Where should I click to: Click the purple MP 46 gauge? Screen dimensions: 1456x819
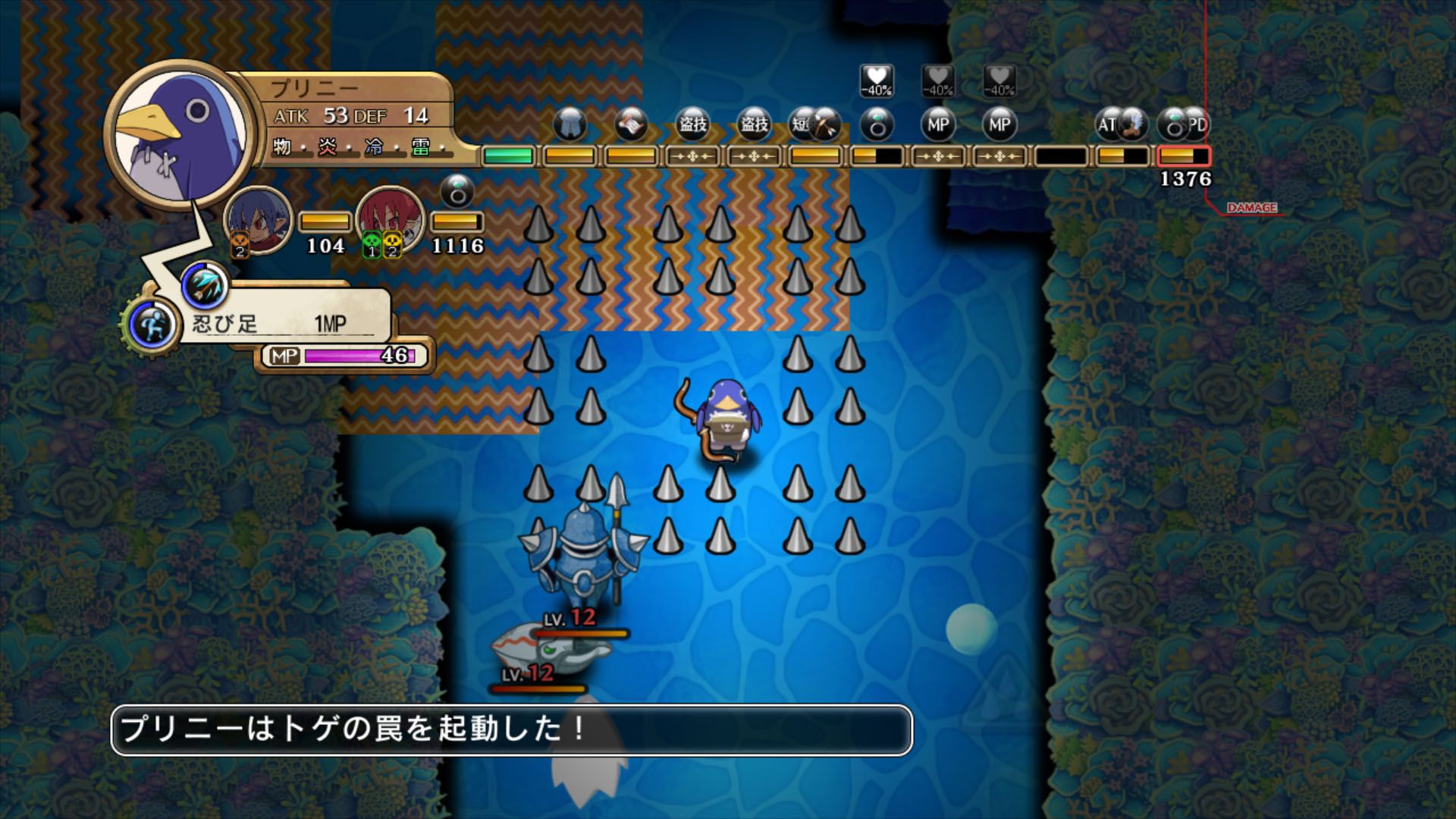click(x=341, y=353)
